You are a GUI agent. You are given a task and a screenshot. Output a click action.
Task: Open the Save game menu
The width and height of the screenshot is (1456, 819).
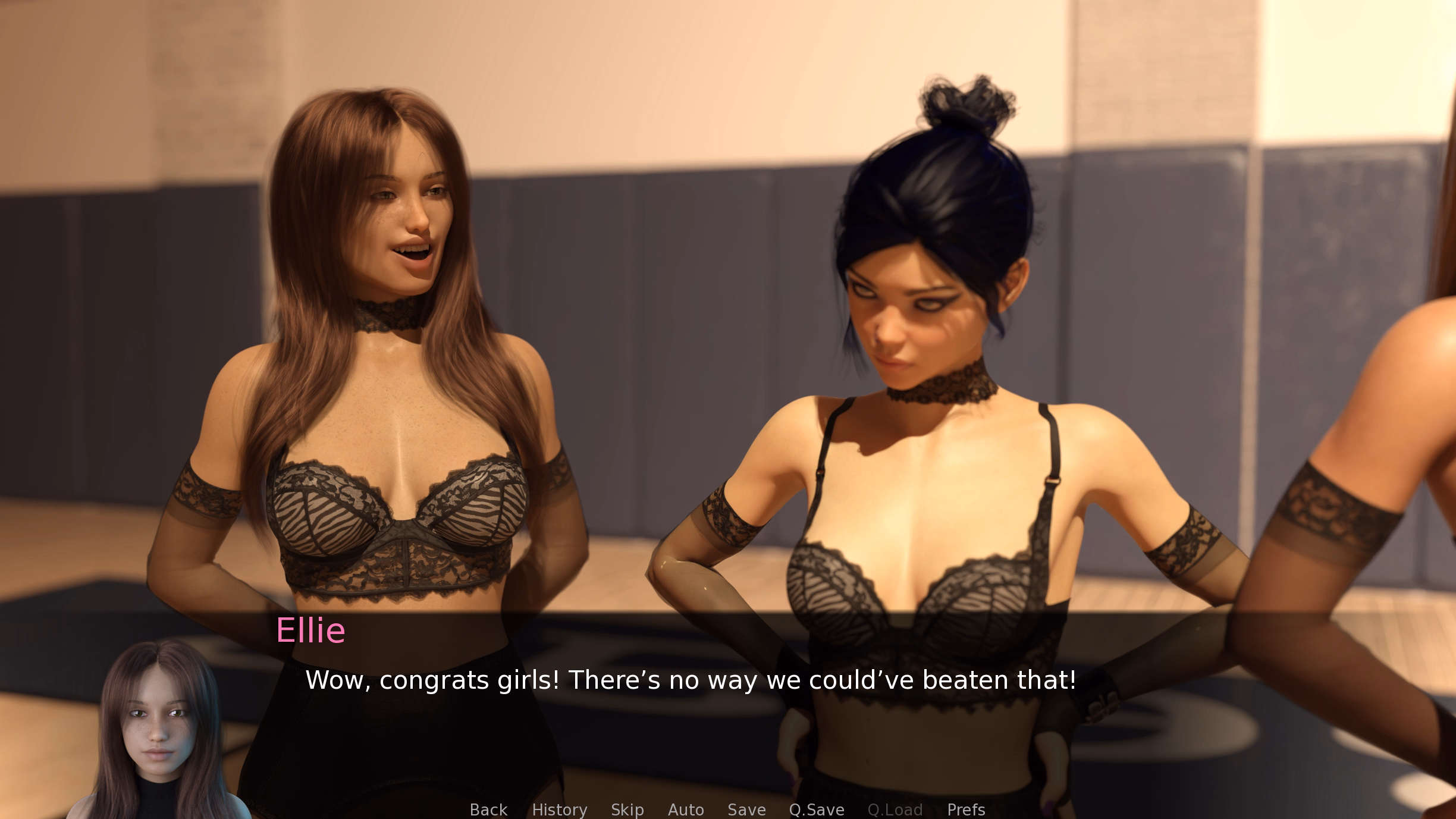coord(746,809)
